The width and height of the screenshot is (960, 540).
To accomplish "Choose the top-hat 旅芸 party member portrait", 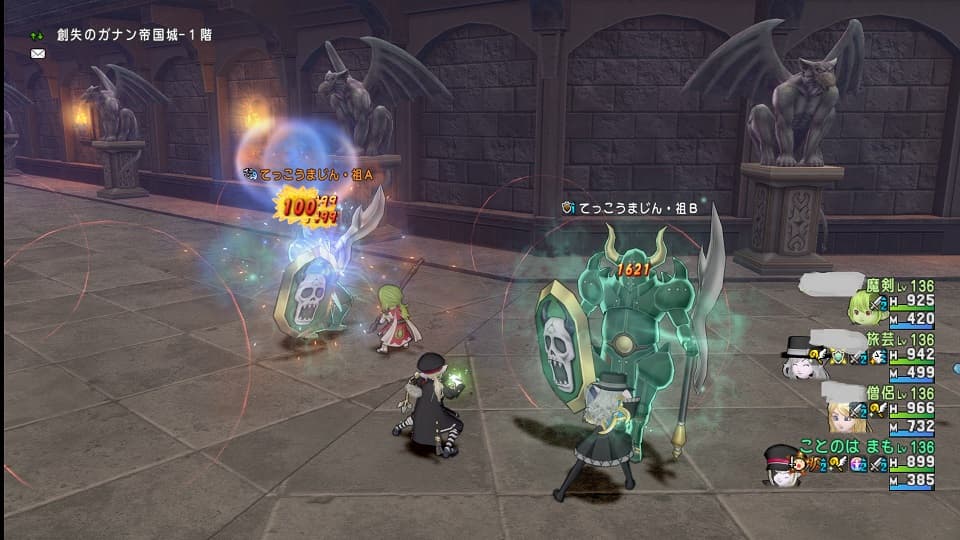I will click(799, 358).
